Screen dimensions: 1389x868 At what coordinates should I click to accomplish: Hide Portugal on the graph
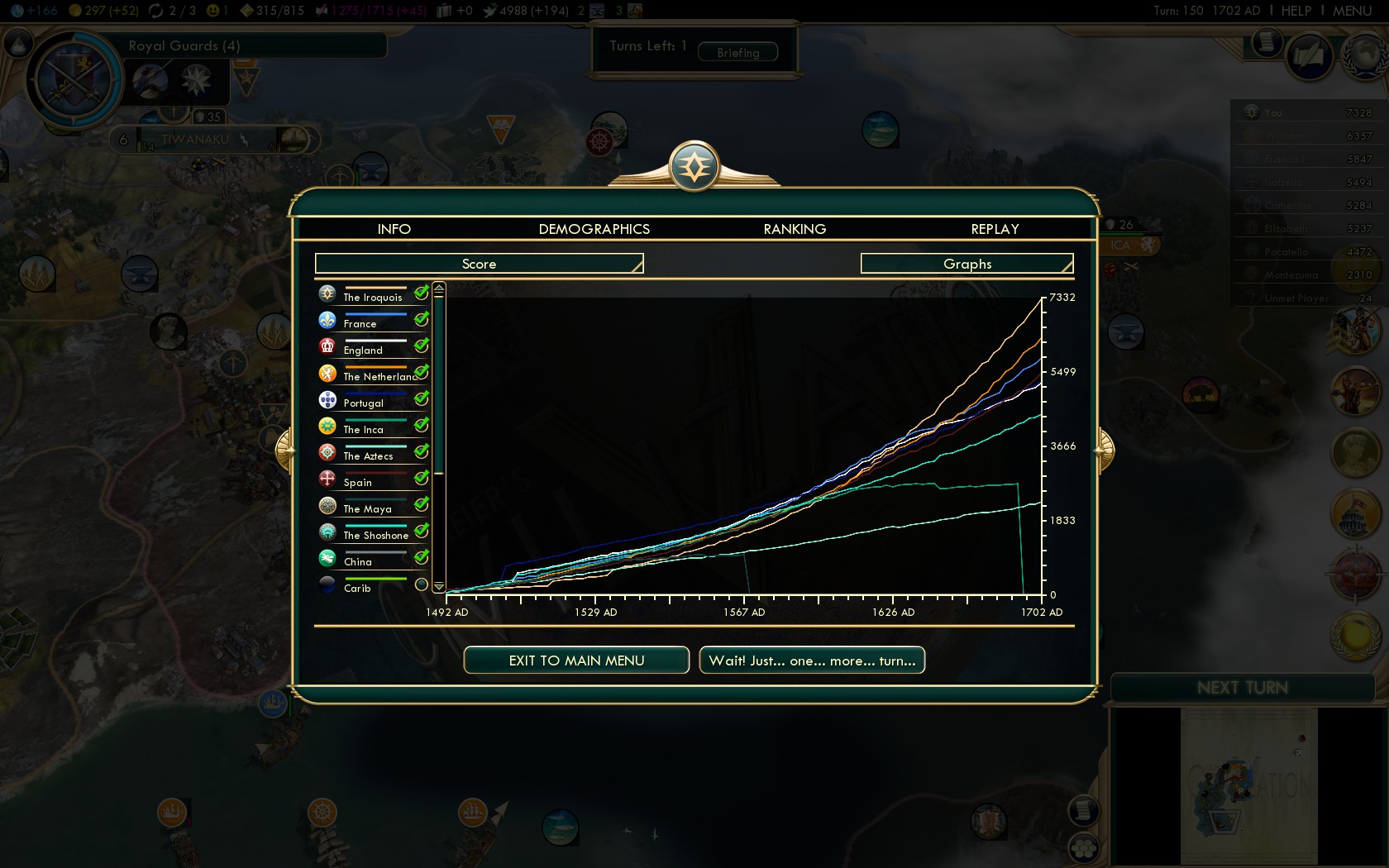(421, 398)
